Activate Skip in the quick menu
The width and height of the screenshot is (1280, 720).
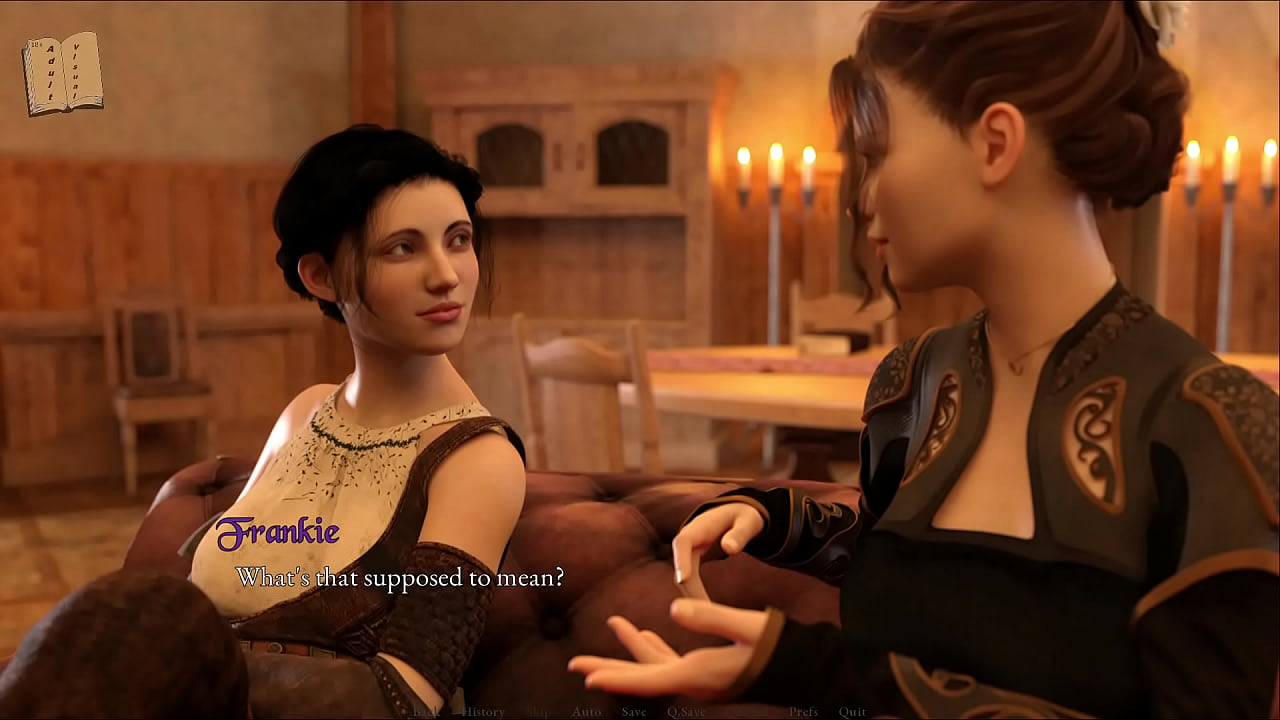[538, 712]
